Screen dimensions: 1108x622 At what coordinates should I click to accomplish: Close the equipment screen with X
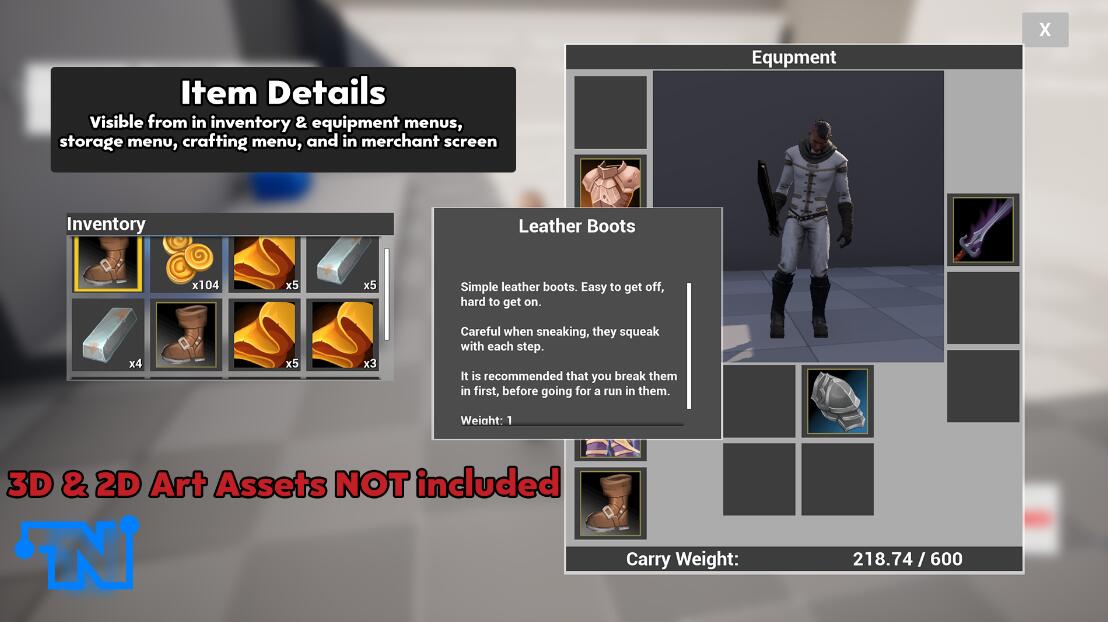tap(1045, 30)
